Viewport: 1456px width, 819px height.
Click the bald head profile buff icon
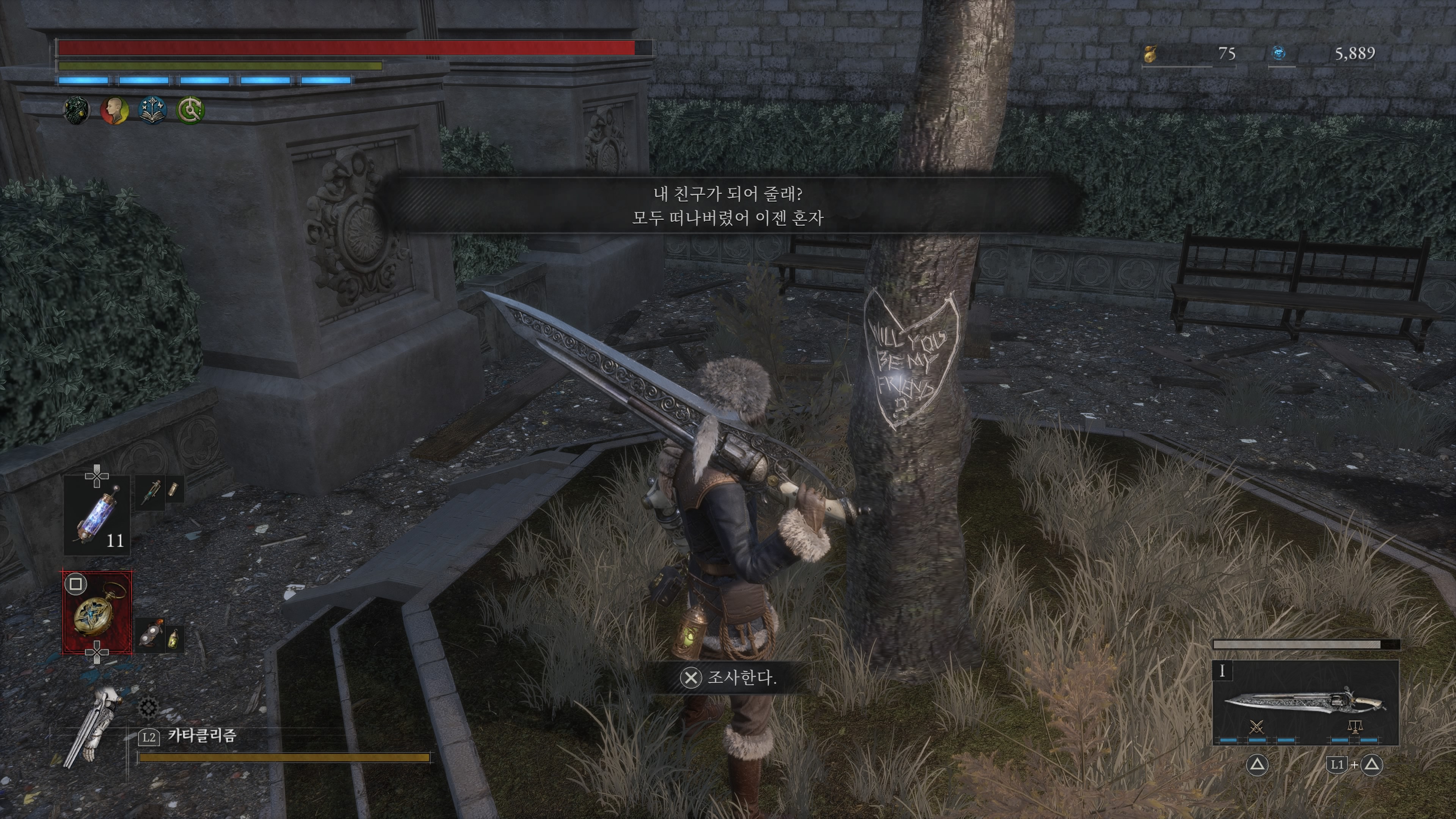[x=114, y=110]
